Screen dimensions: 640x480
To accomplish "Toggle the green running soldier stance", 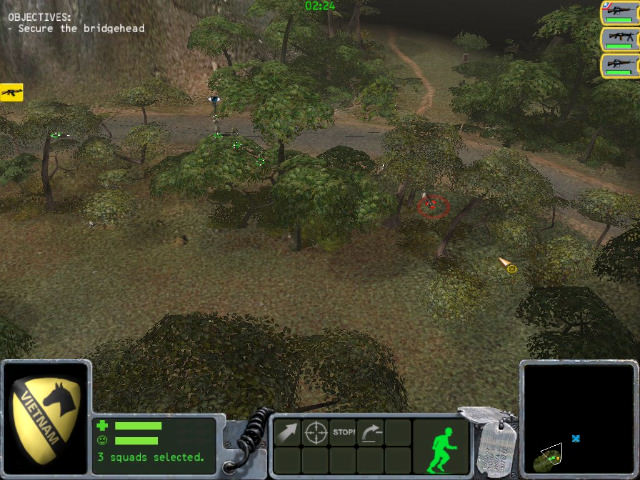I will click(439, 447).
